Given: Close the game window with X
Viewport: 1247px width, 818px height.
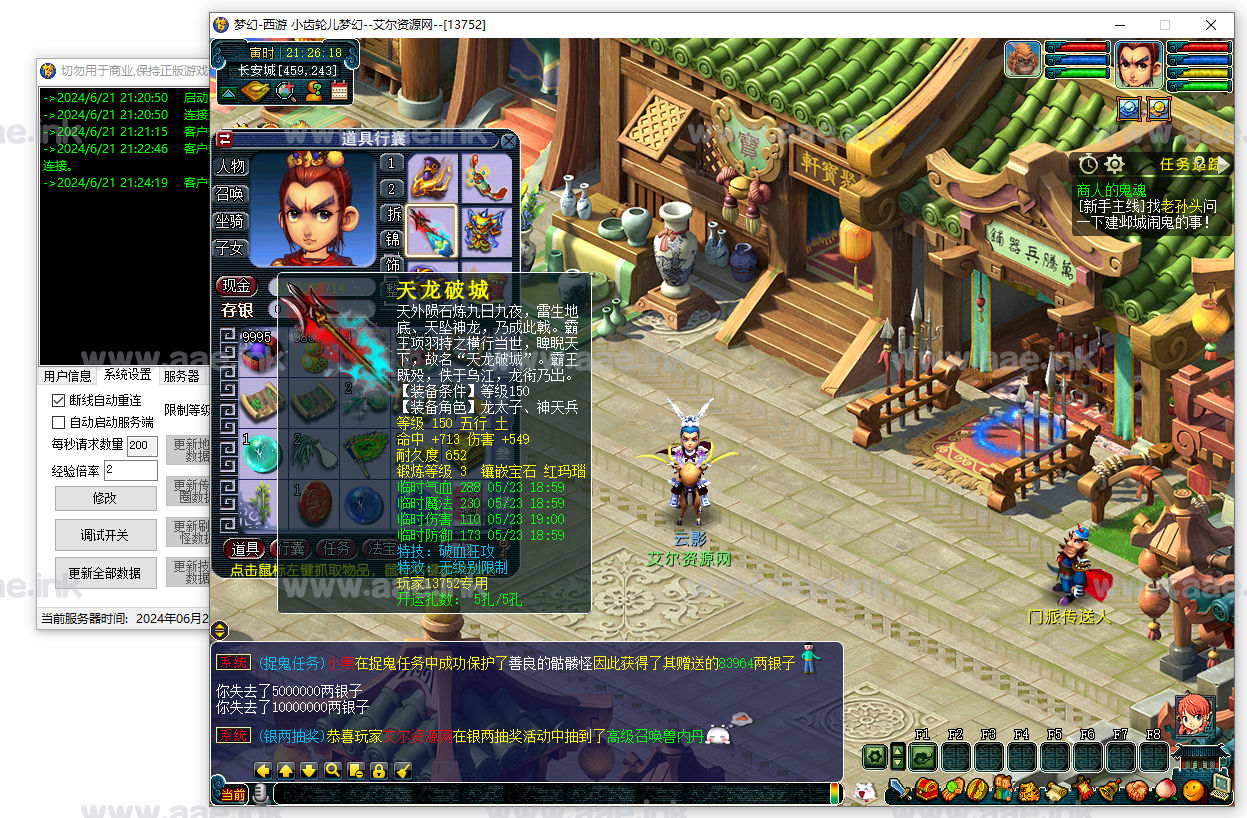Looking at the screenshot, I should (x=1211, y=25).
